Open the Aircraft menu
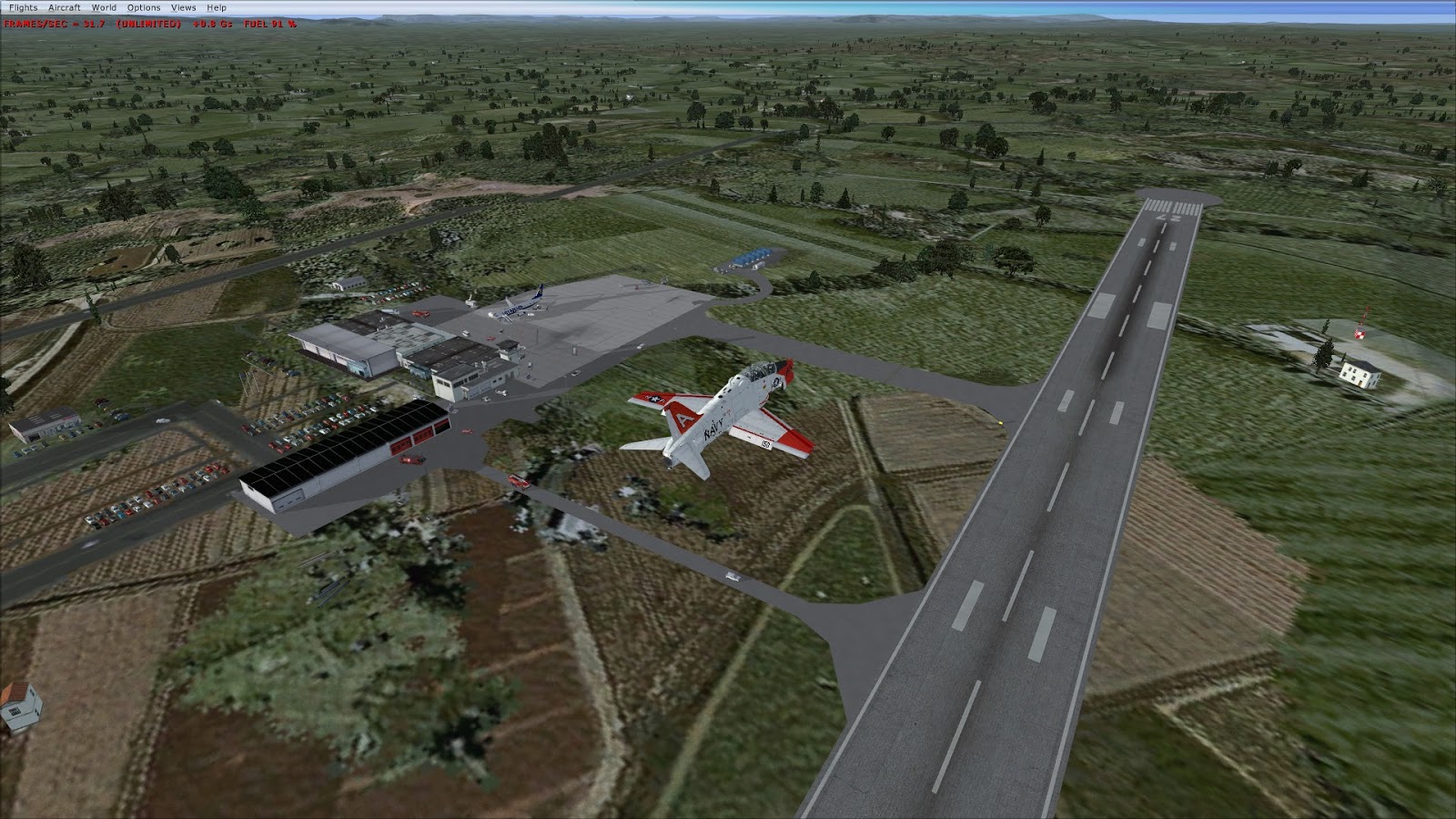This screenshot has width=1456, height=819. pyautogui.click(x=64, y=6)
